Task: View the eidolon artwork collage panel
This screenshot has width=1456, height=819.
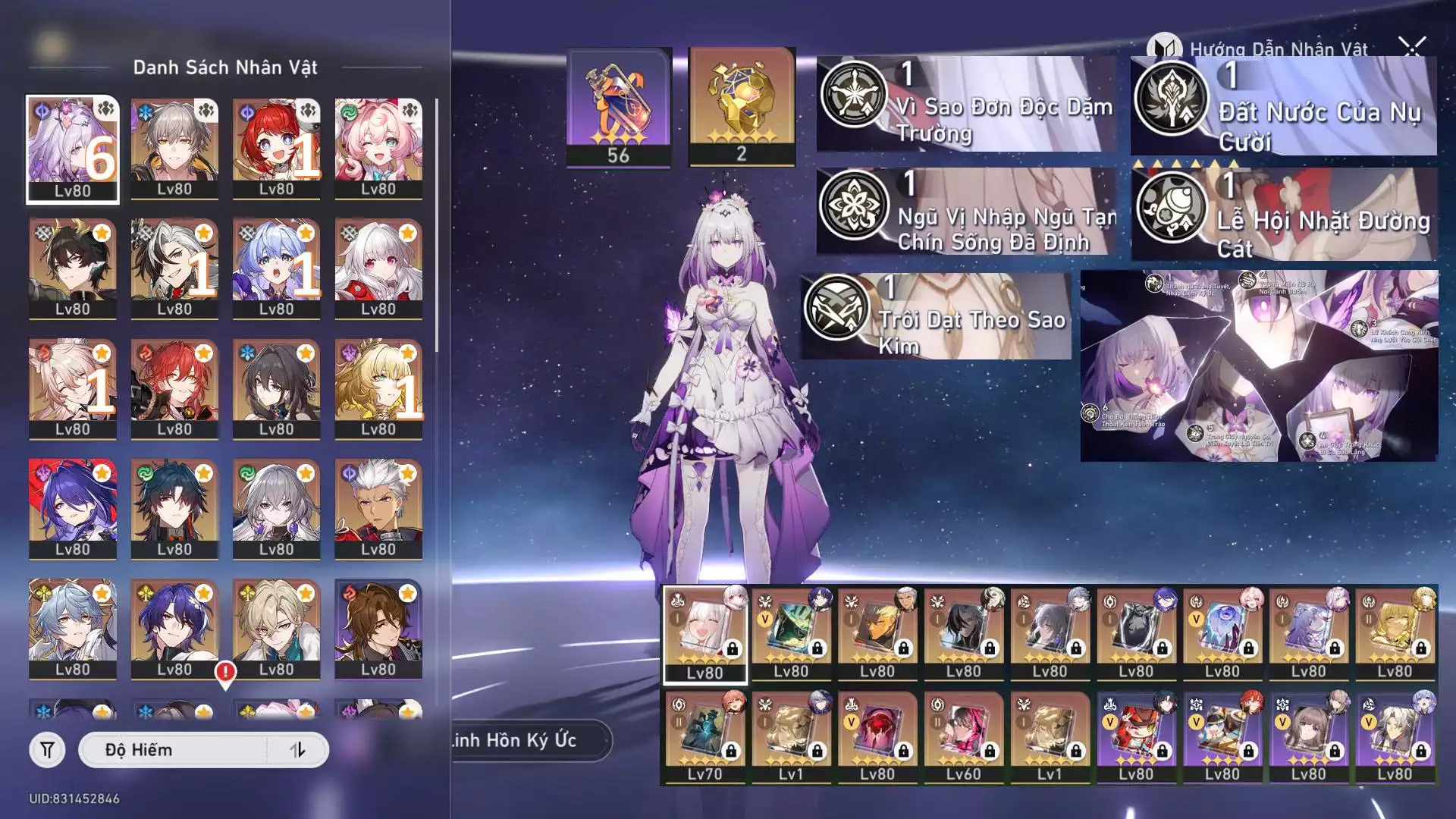Action: pos(1258,366)
